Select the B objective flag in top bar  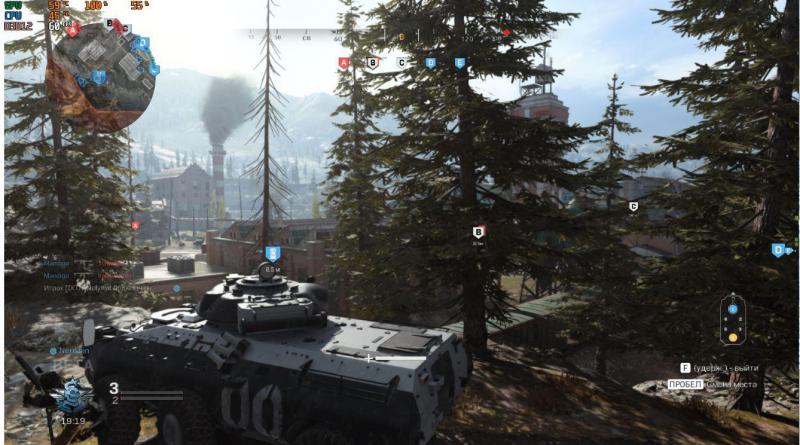click(x=373, y=62)
